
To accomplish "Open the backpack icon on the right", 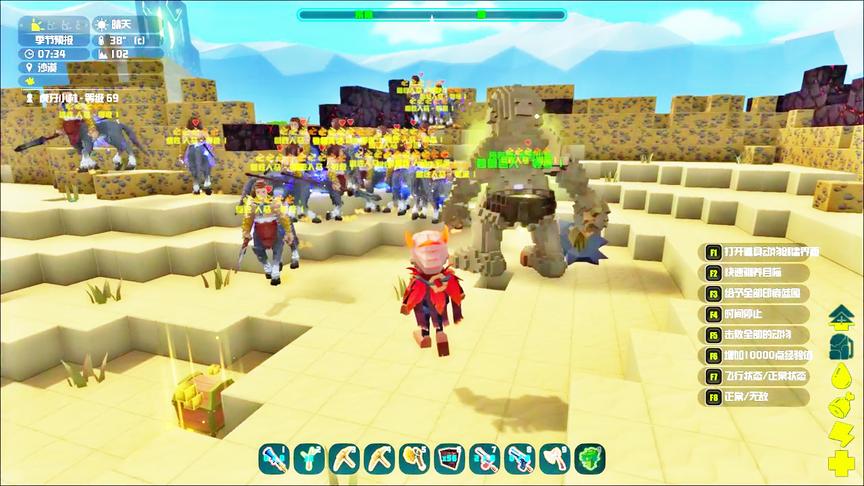I will pyautogui.click(x=839, y=347).
